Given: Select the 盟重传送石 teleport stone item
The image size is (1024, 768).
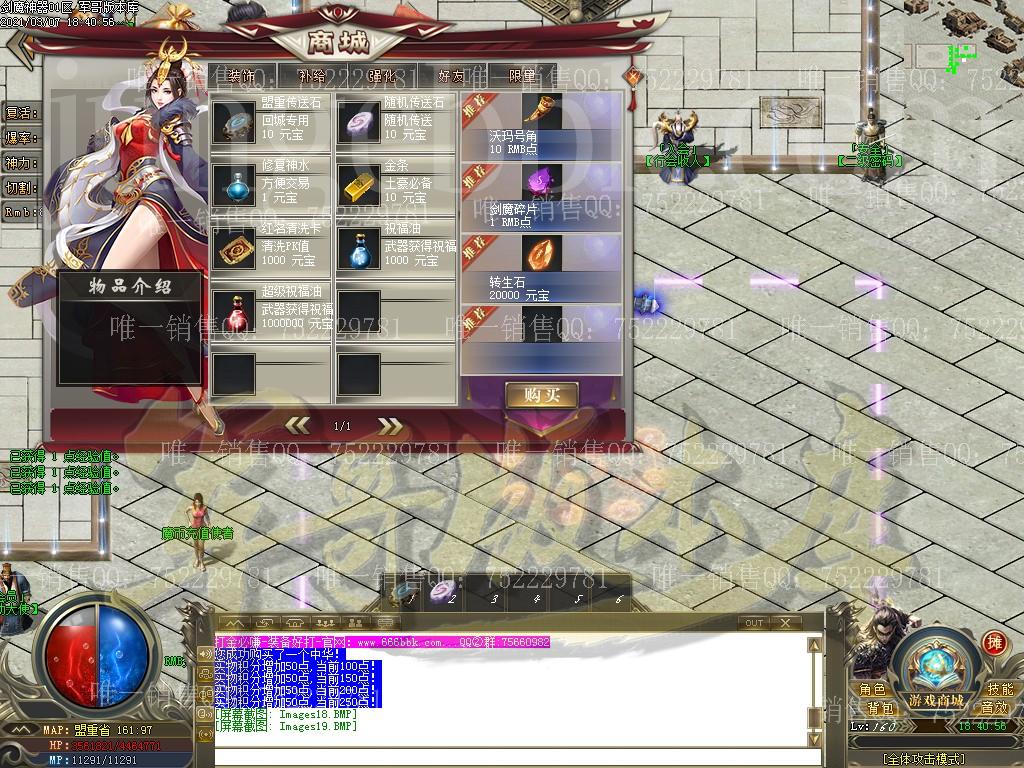Looking at the screenshot, I should (x=233, y=122).
